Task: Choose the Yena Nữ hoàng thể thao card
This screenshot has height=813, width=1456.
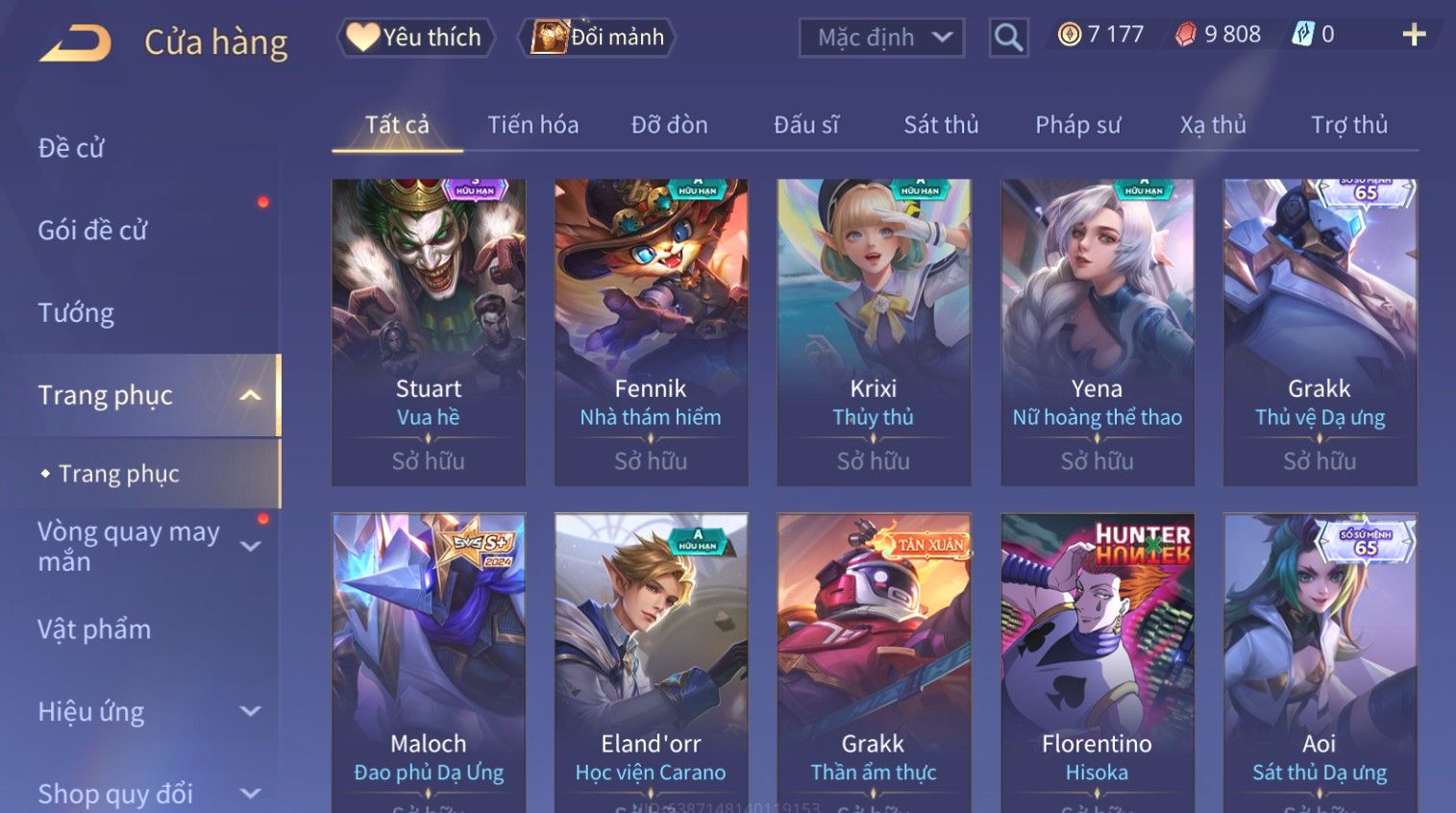Action: tap(1097, 332)
